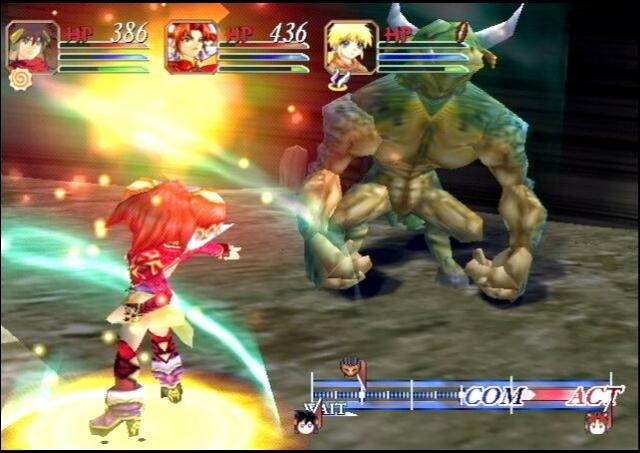The image size is (640, 453).
Task: Pick the blonde character's party portrait
Action: click(x=351, y=47)
